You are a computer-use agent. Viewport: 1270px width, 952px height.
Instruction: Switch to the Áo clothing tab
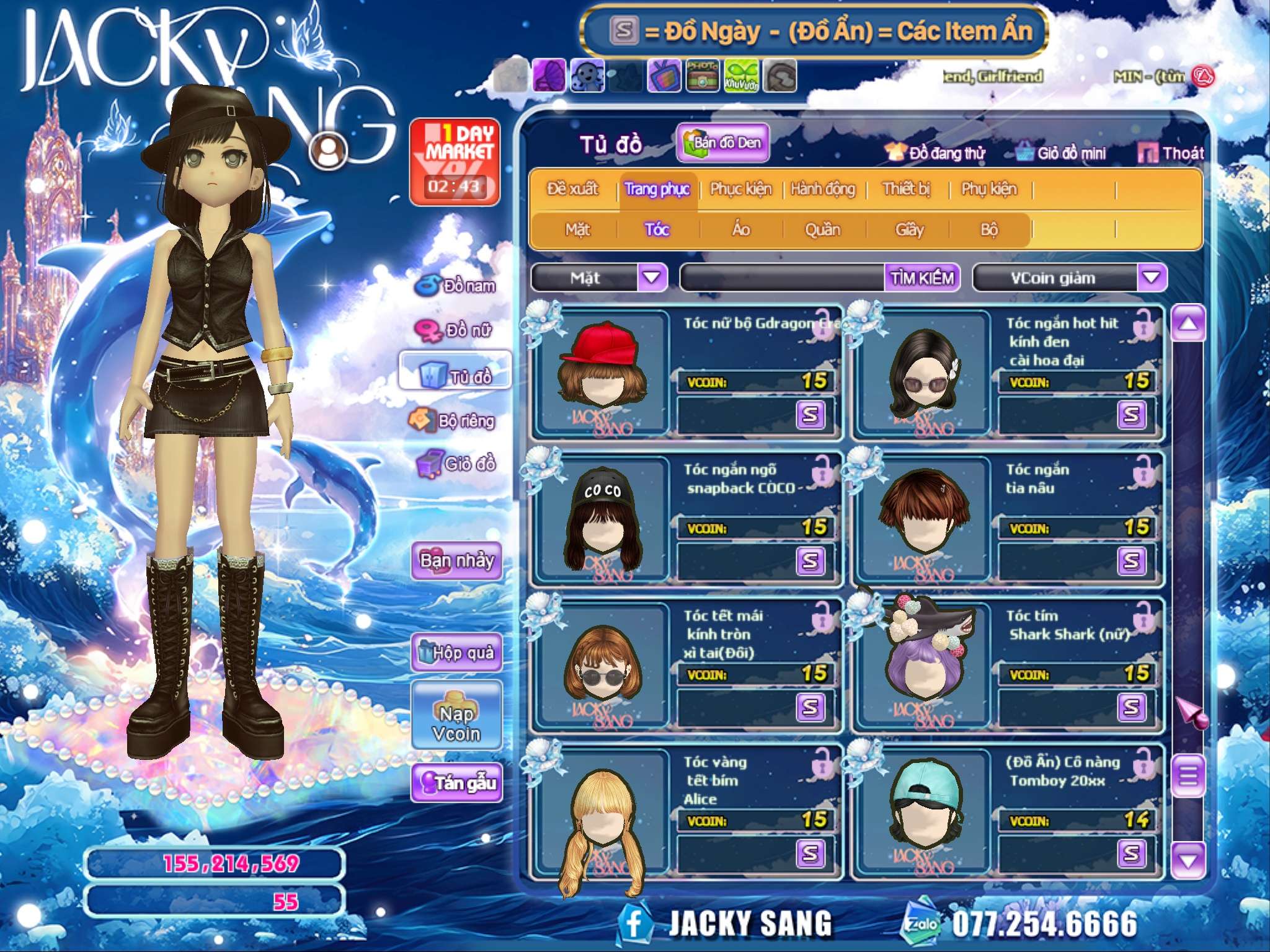740,230
